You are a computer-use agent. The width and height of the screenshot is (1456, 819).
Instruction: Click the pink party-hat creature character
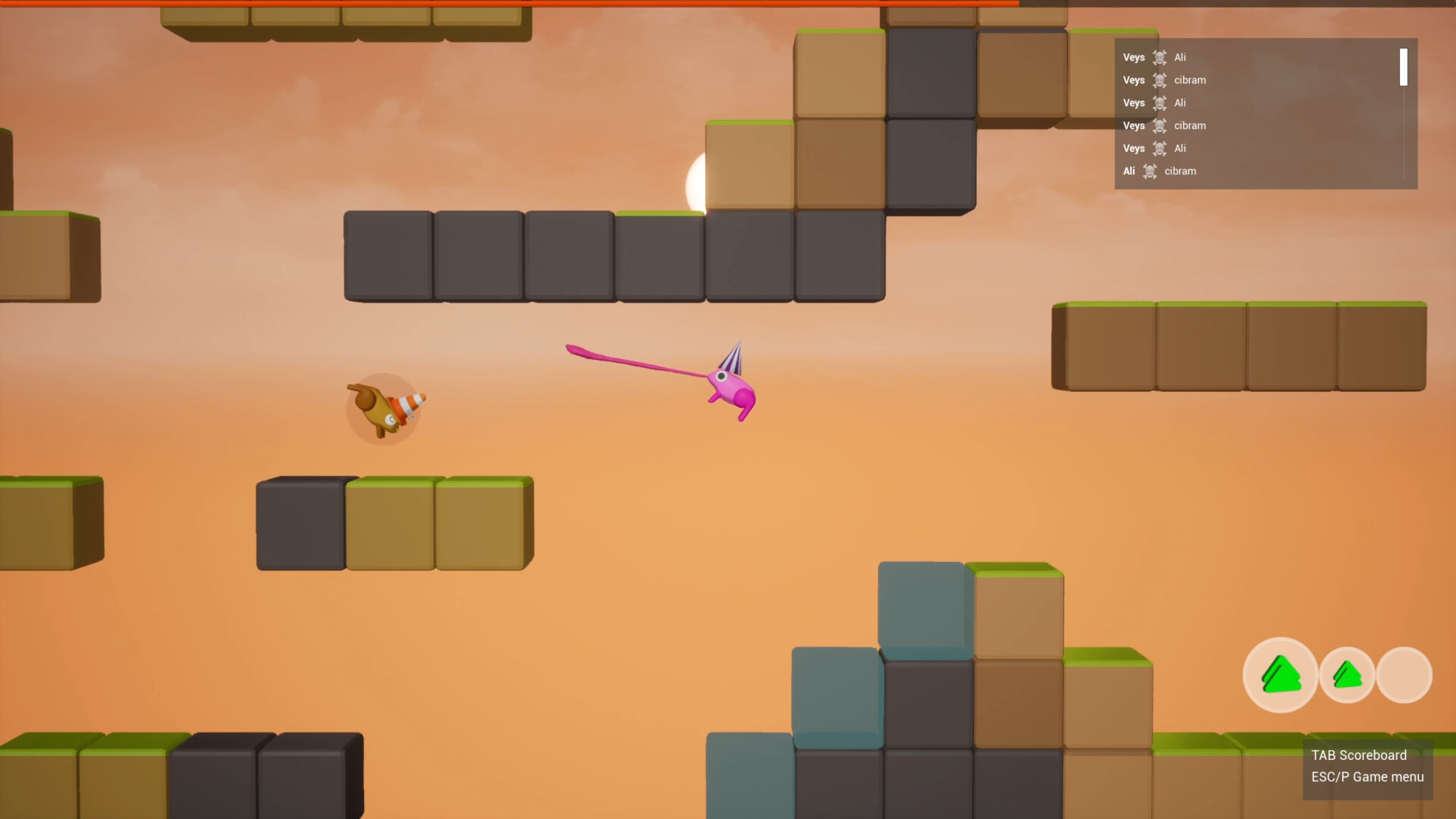click(x=732, y=388)
